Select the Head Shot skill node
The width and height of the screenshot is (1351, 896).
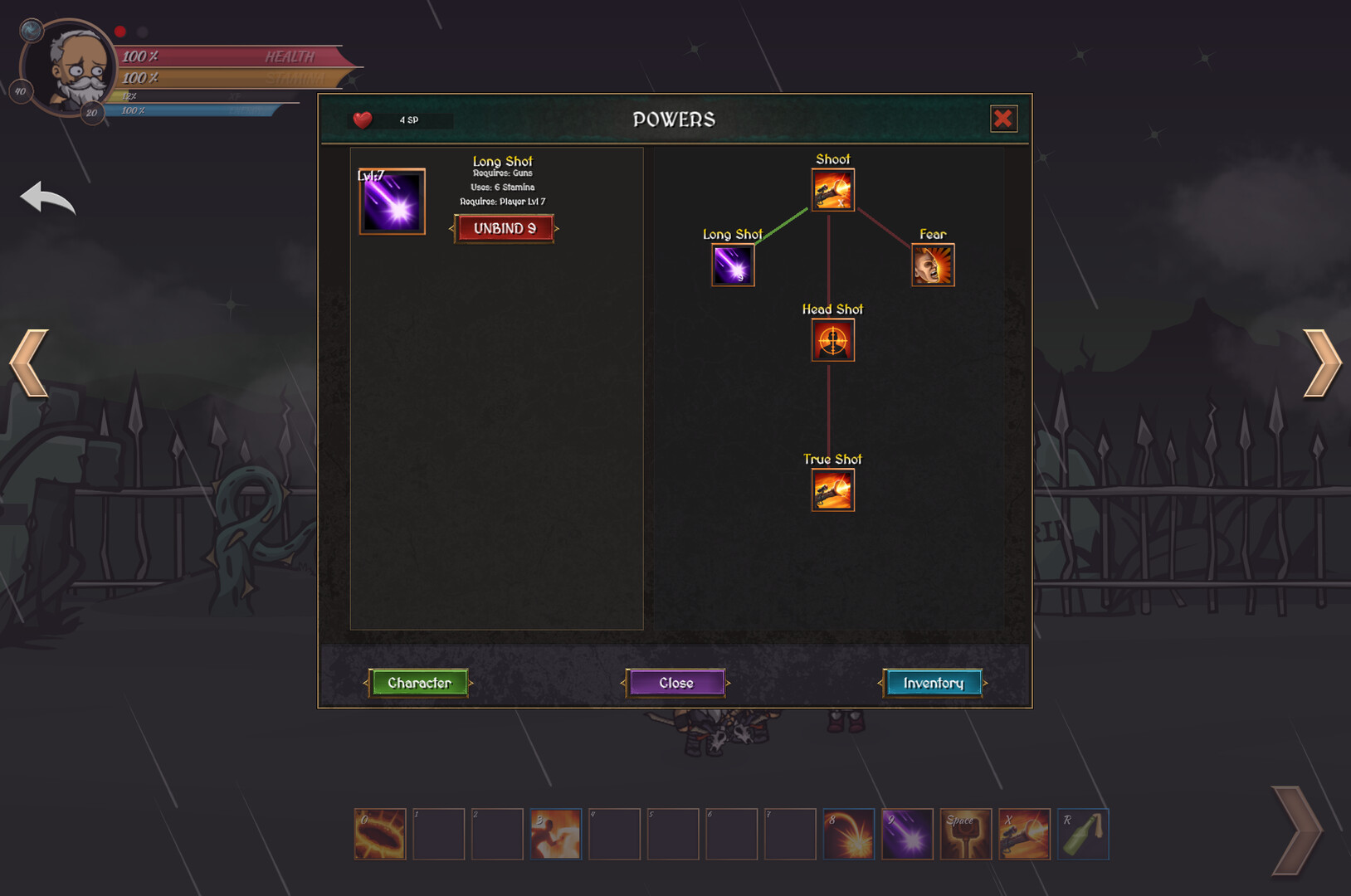point(832,339)
